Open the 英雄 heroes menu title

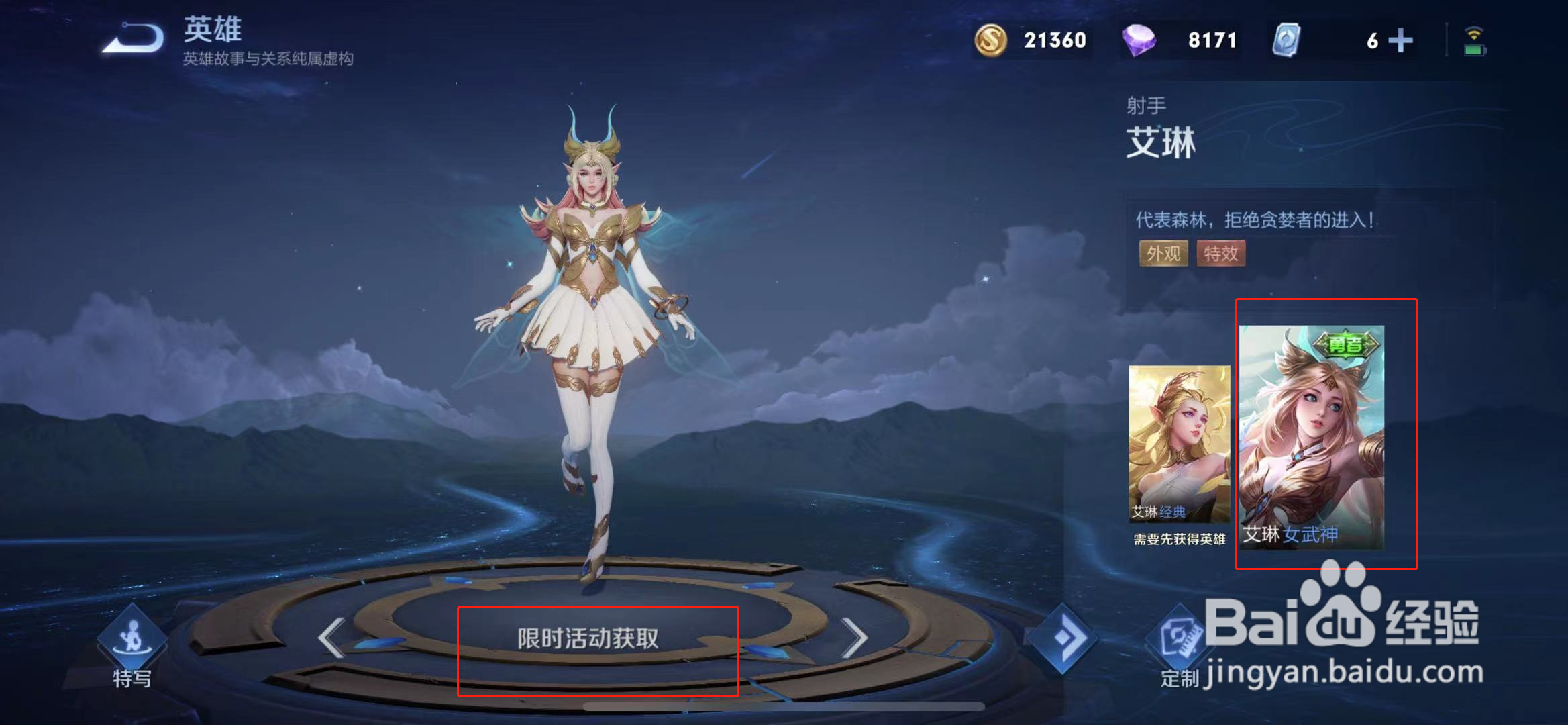(x=211, y=28)
